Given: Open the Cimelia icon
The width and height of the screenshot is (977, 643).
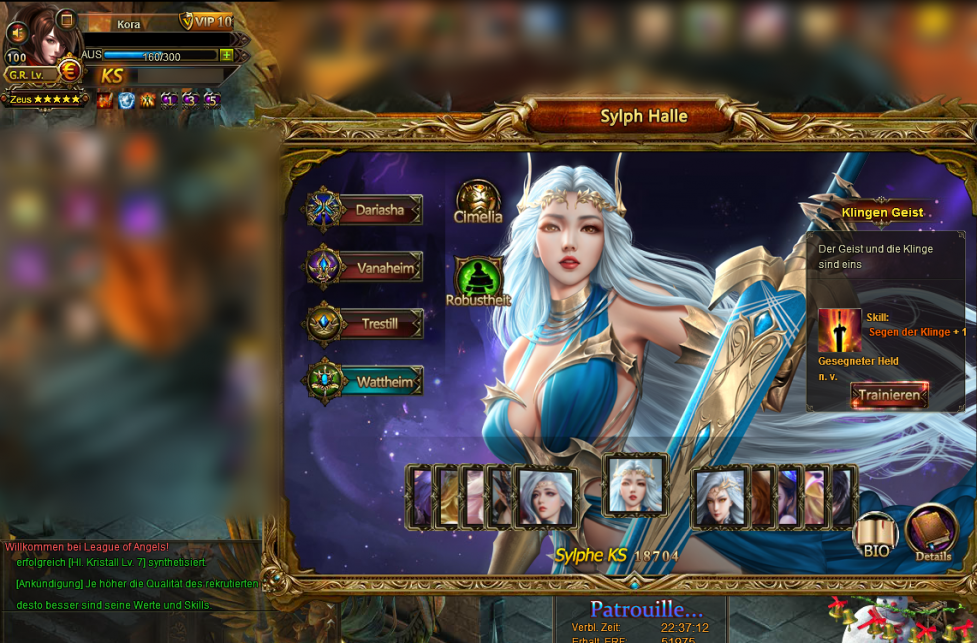Looking at the screenshot, I should click(478, 200).
